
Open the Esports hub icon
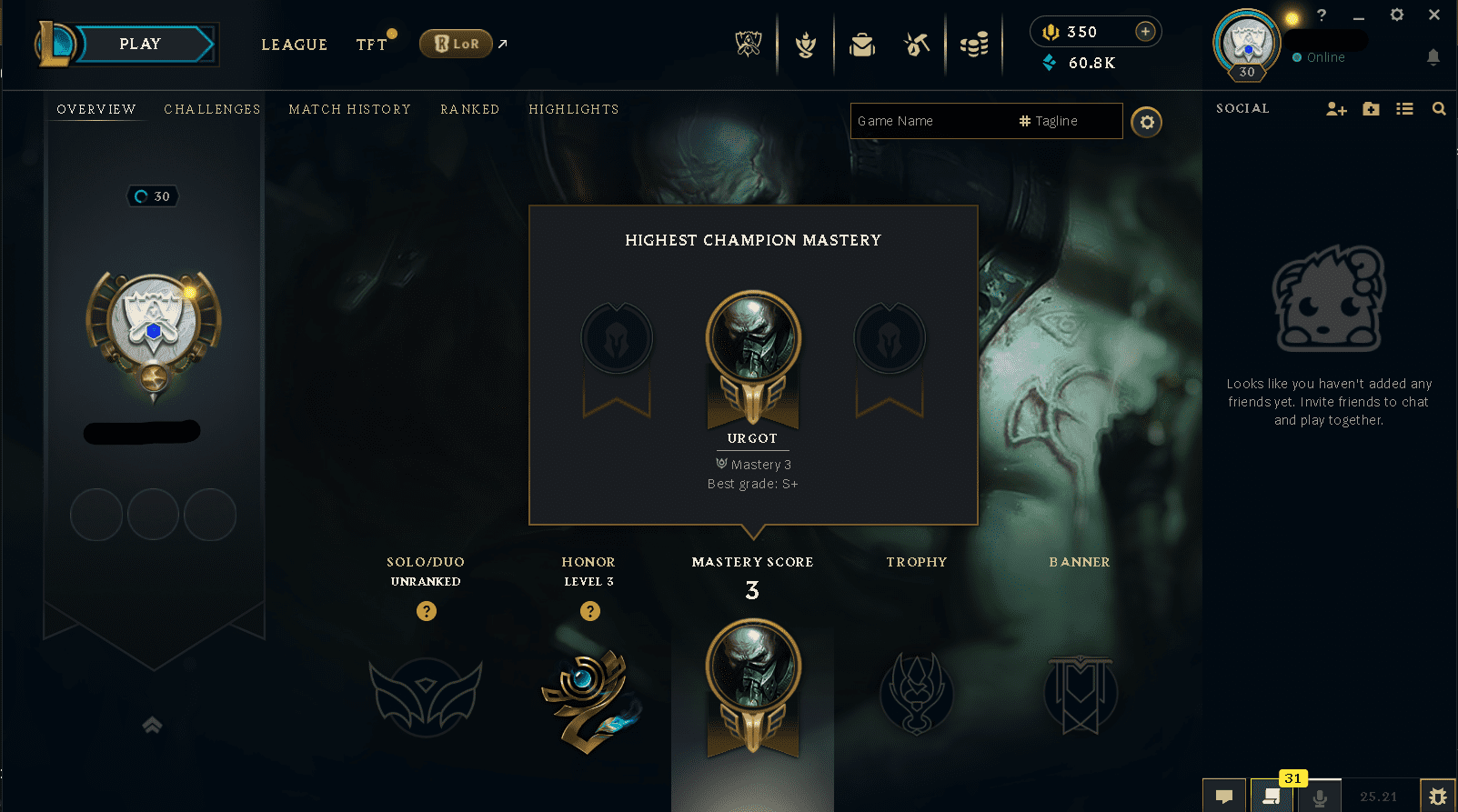(746, 44)
